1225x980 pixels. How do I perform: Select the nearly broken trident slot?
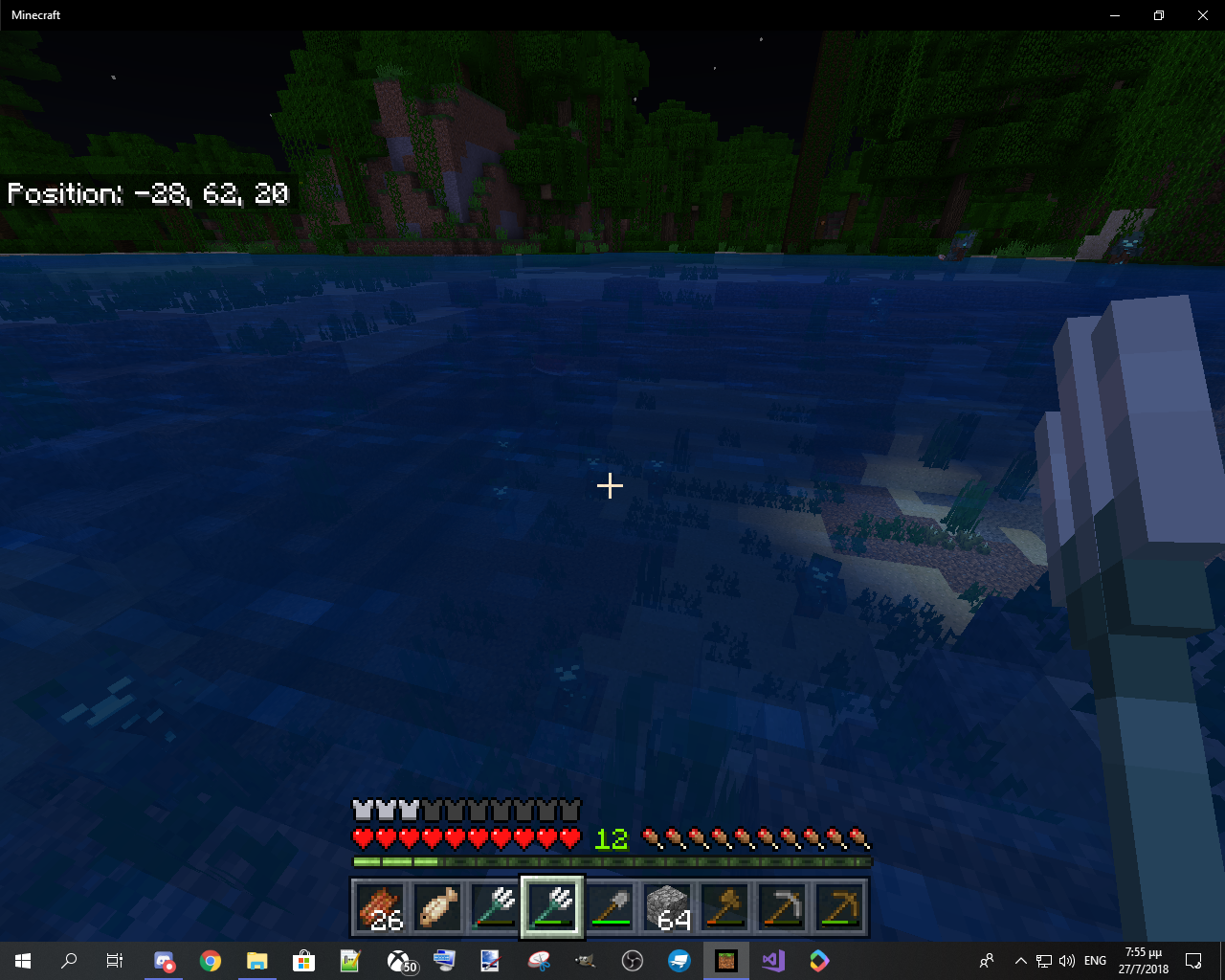[x=496, y=907]
